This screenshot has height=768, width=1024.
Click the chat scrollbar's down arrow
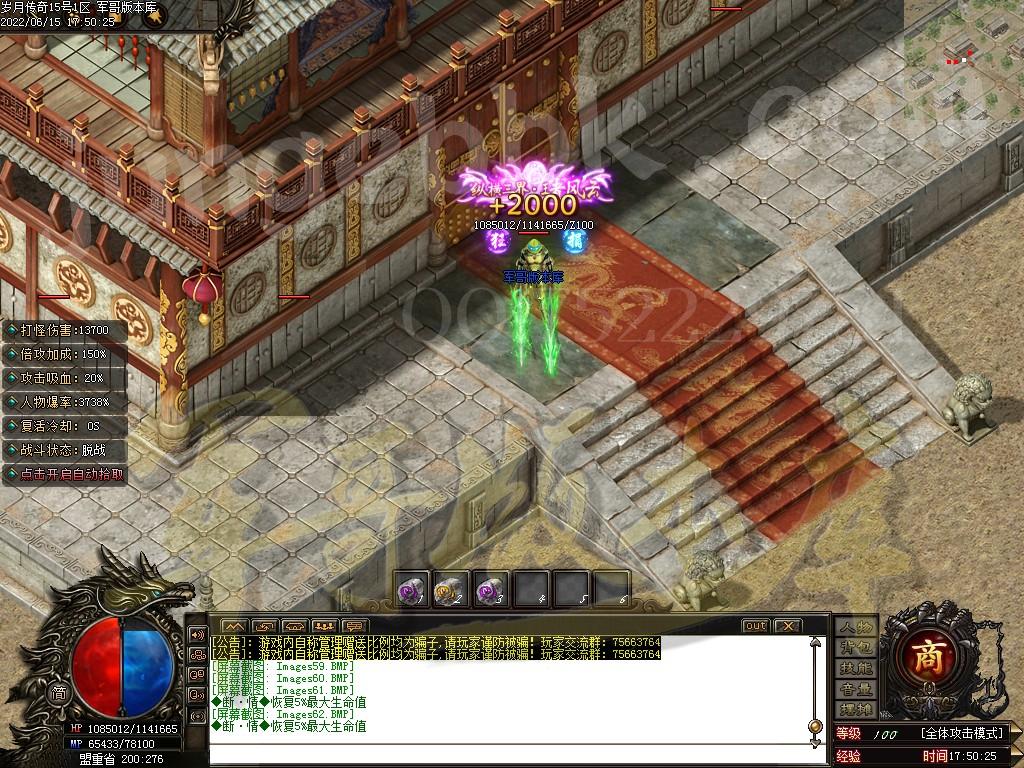[816, 741]
